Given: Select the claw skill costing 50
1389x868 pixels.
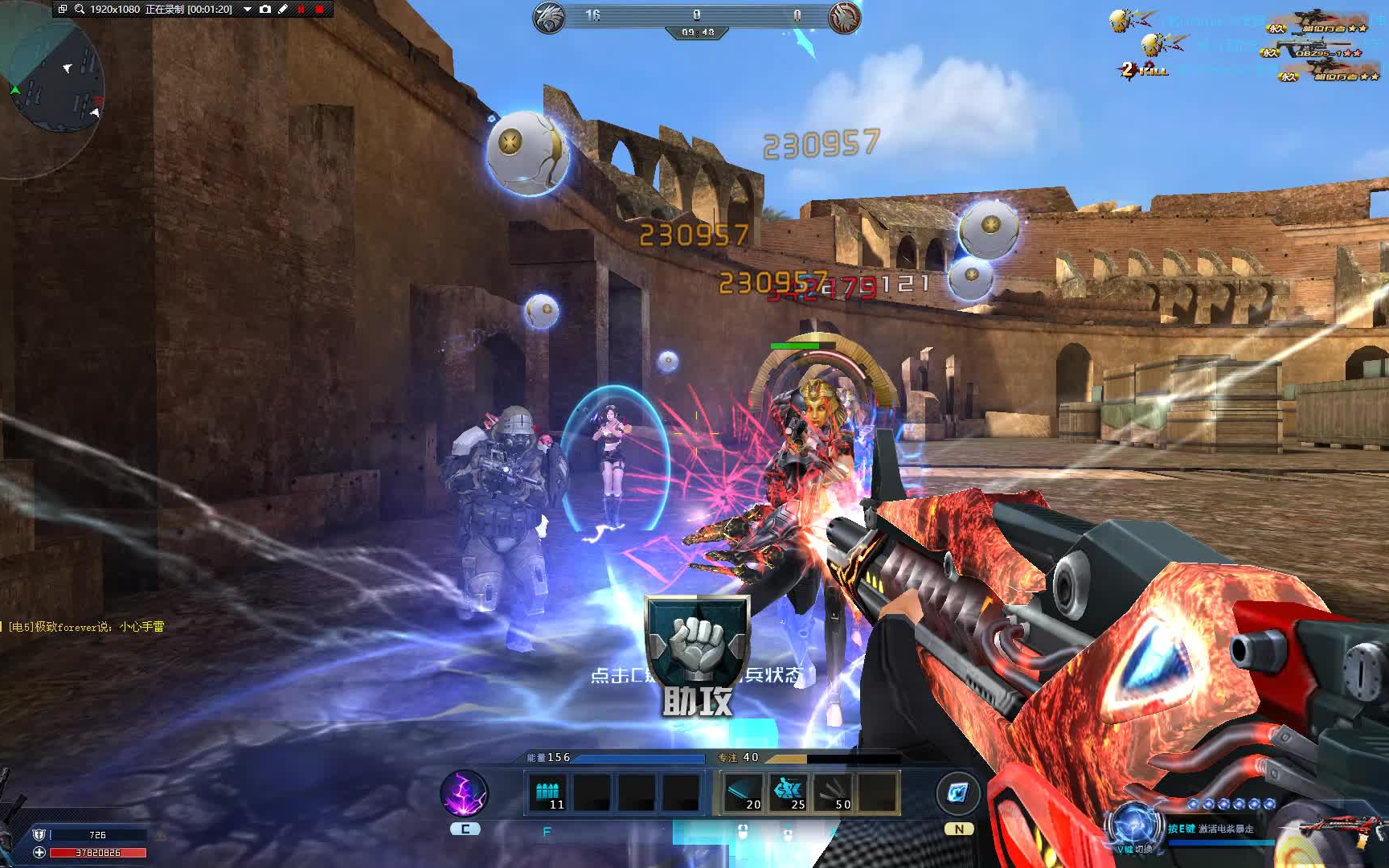Looking at the screenshot, I should (833, 793).
